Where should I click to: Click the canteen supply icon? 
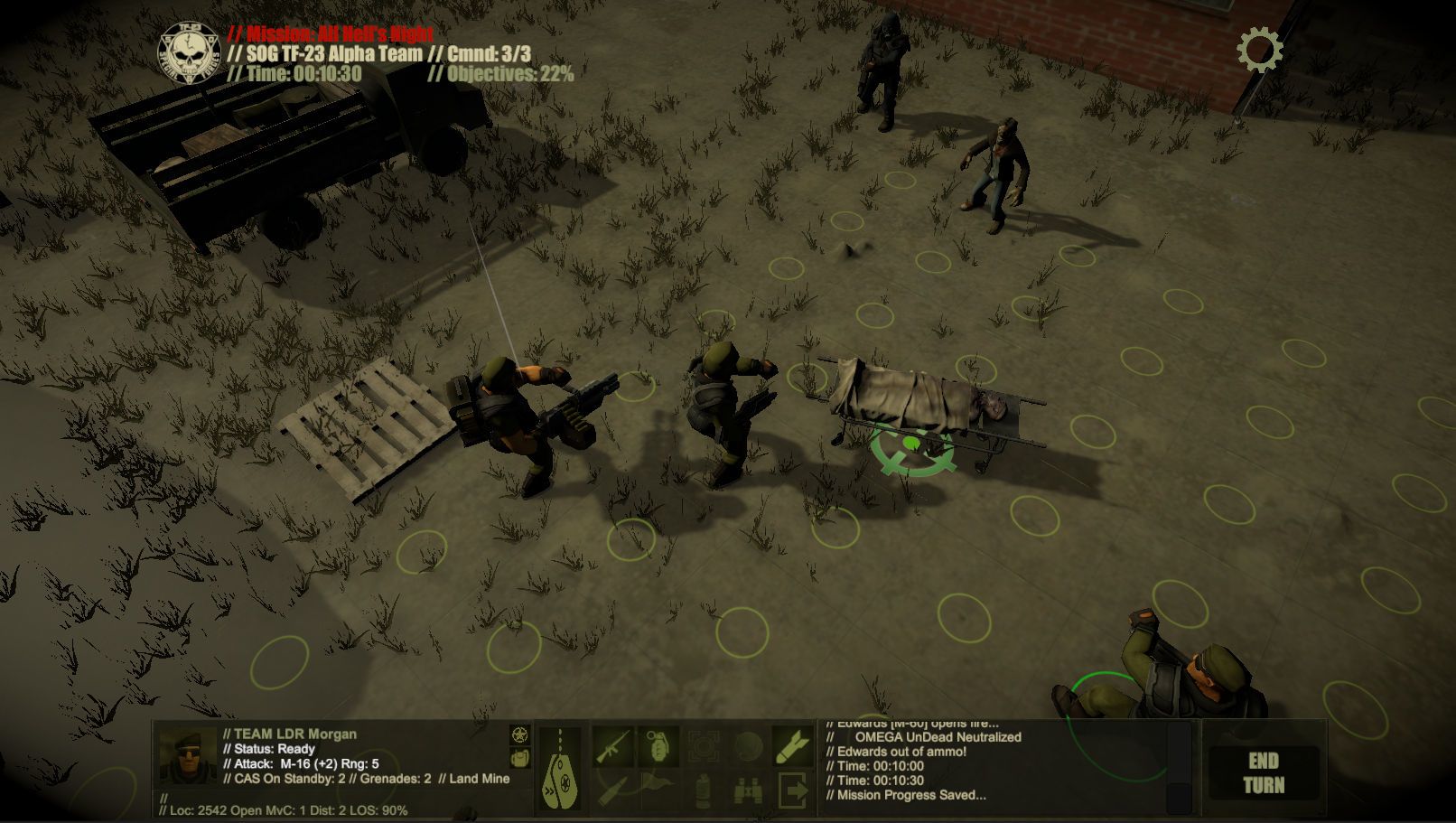pyautogui.click(x=702, y=790)
